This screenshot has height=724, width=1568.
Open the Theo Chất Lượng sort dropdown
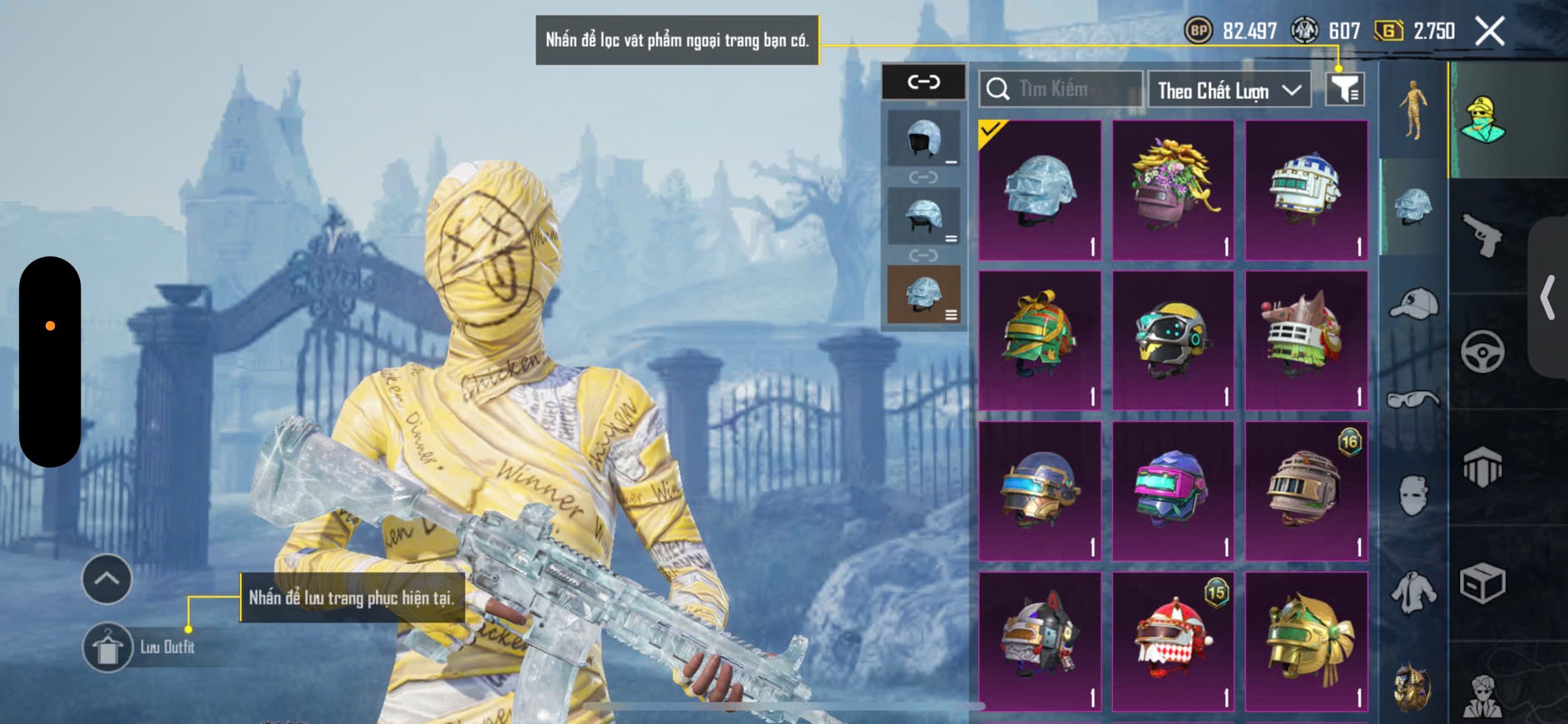[1229, 90]
